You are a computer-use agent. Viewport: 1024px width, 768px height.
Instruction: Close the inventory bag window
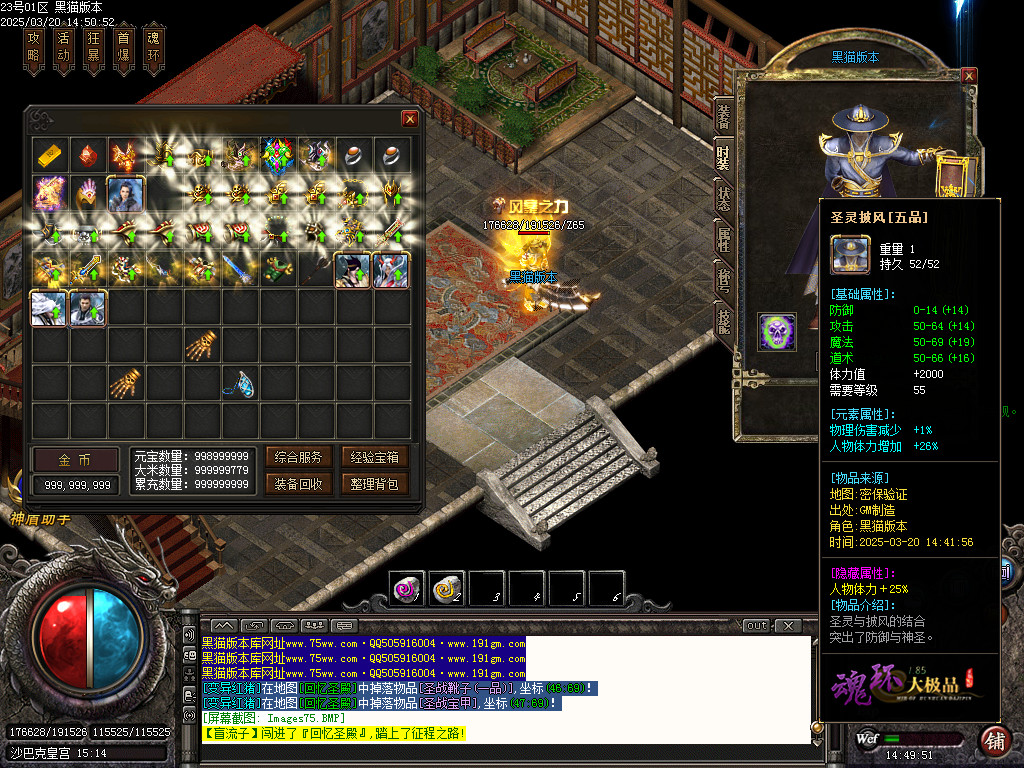409,118
